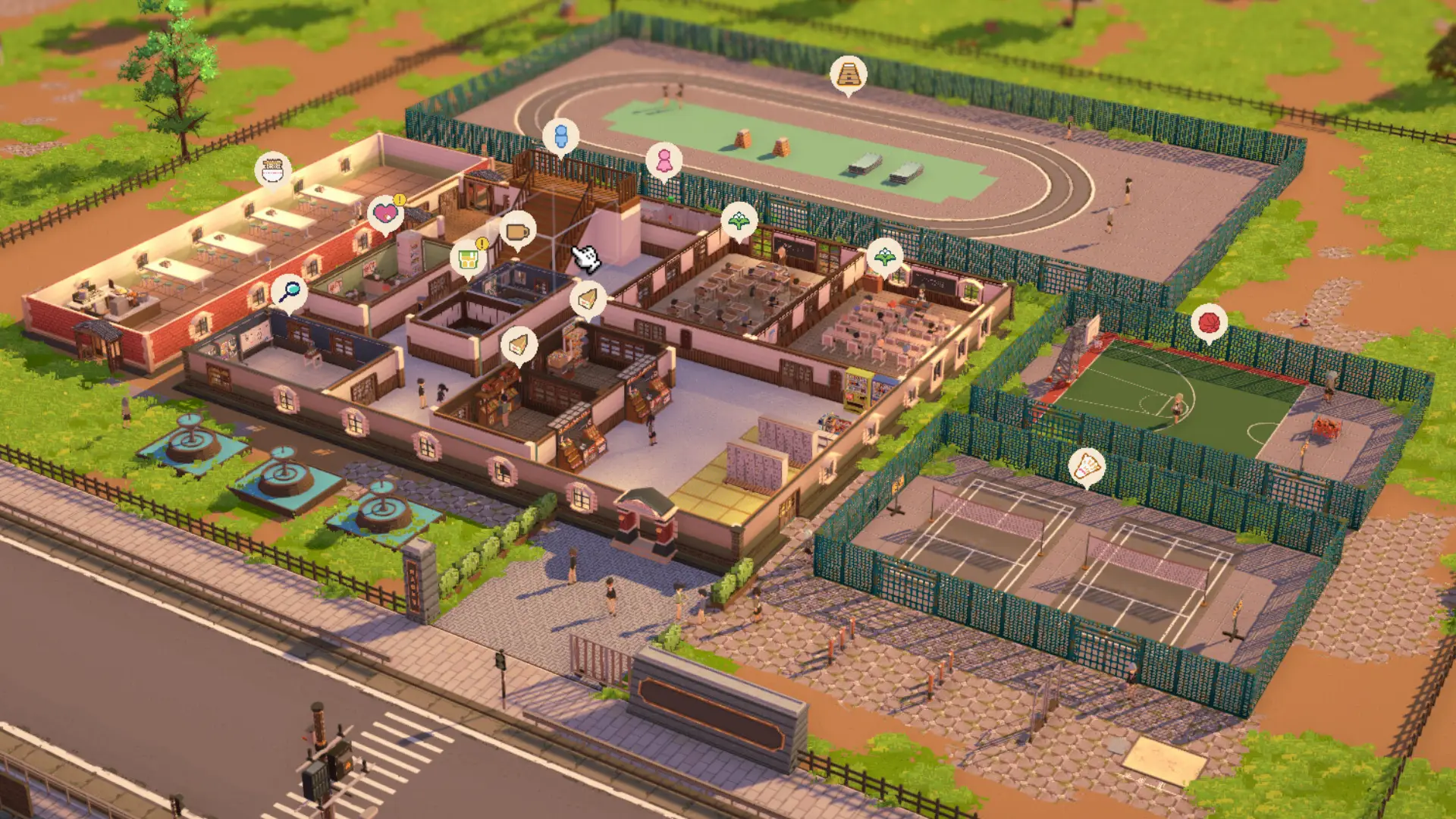The width and height of the screenshot is (1456, 819).
Task: Click the magnifying glass room marker
Action: 289,290
